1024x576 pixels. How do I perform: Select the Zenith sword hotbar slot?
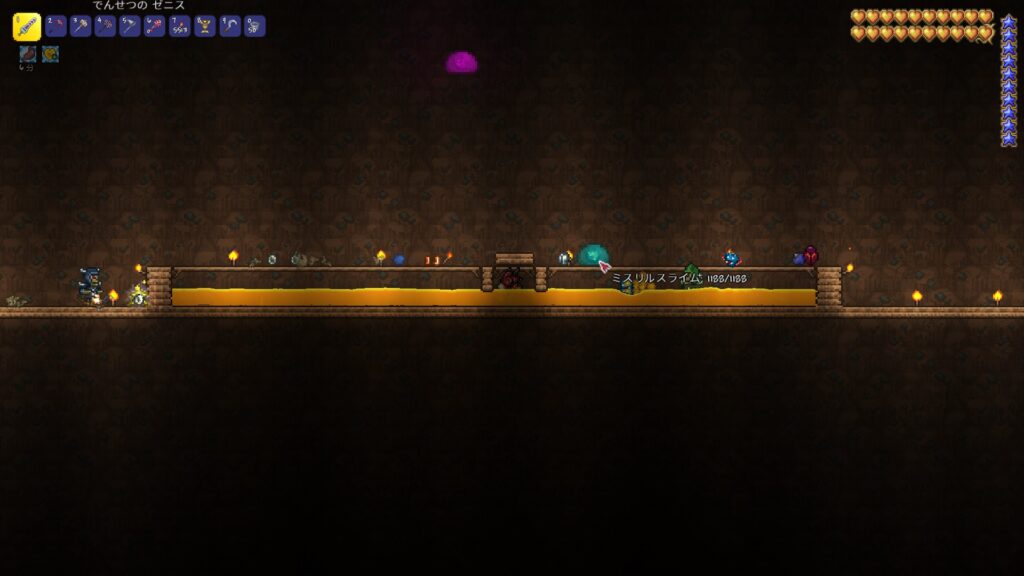(27, 27)
